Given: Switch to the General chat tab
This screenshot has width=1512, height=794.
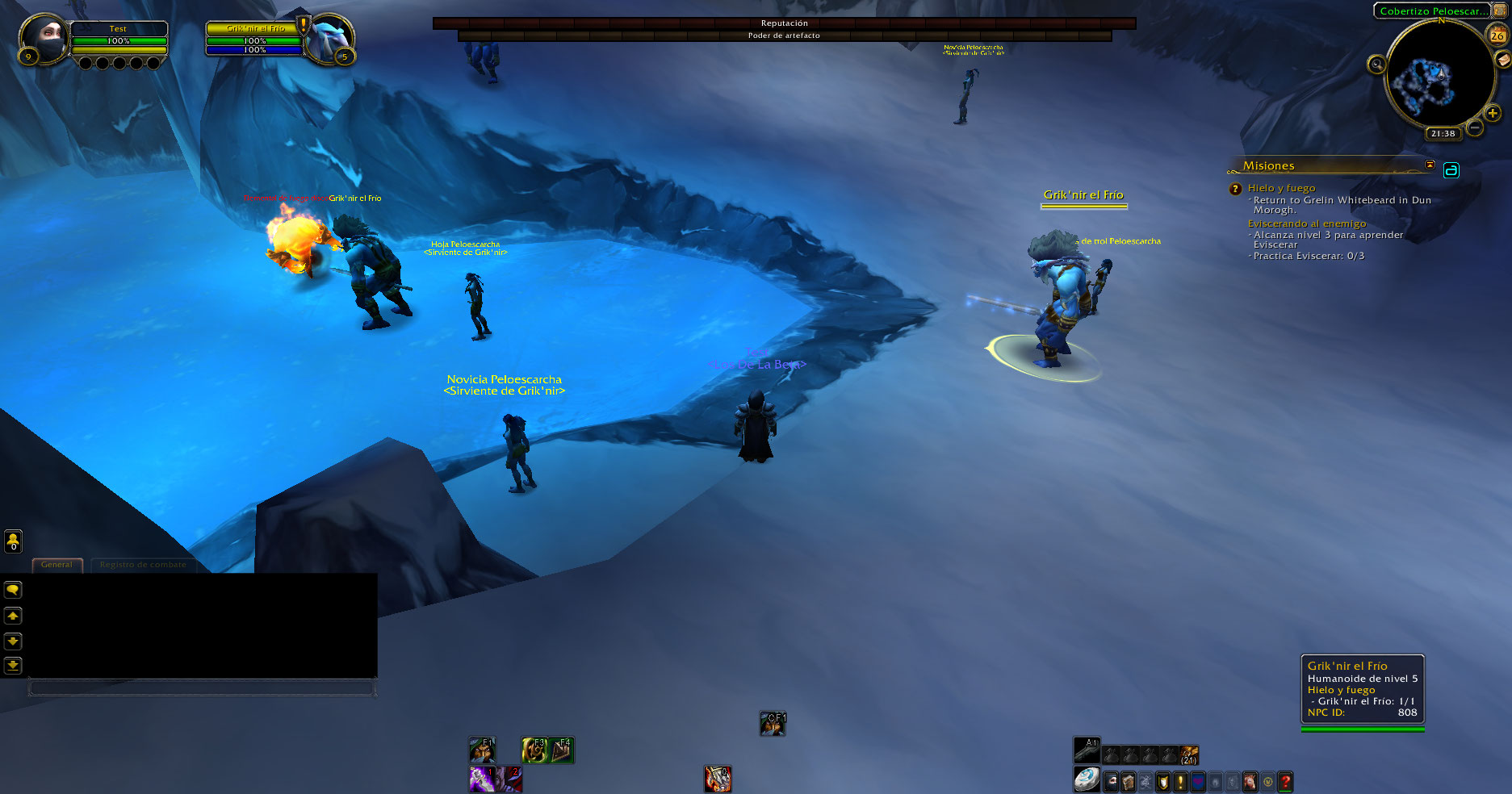Looking at the screenshot, I should tap(57, 565).
